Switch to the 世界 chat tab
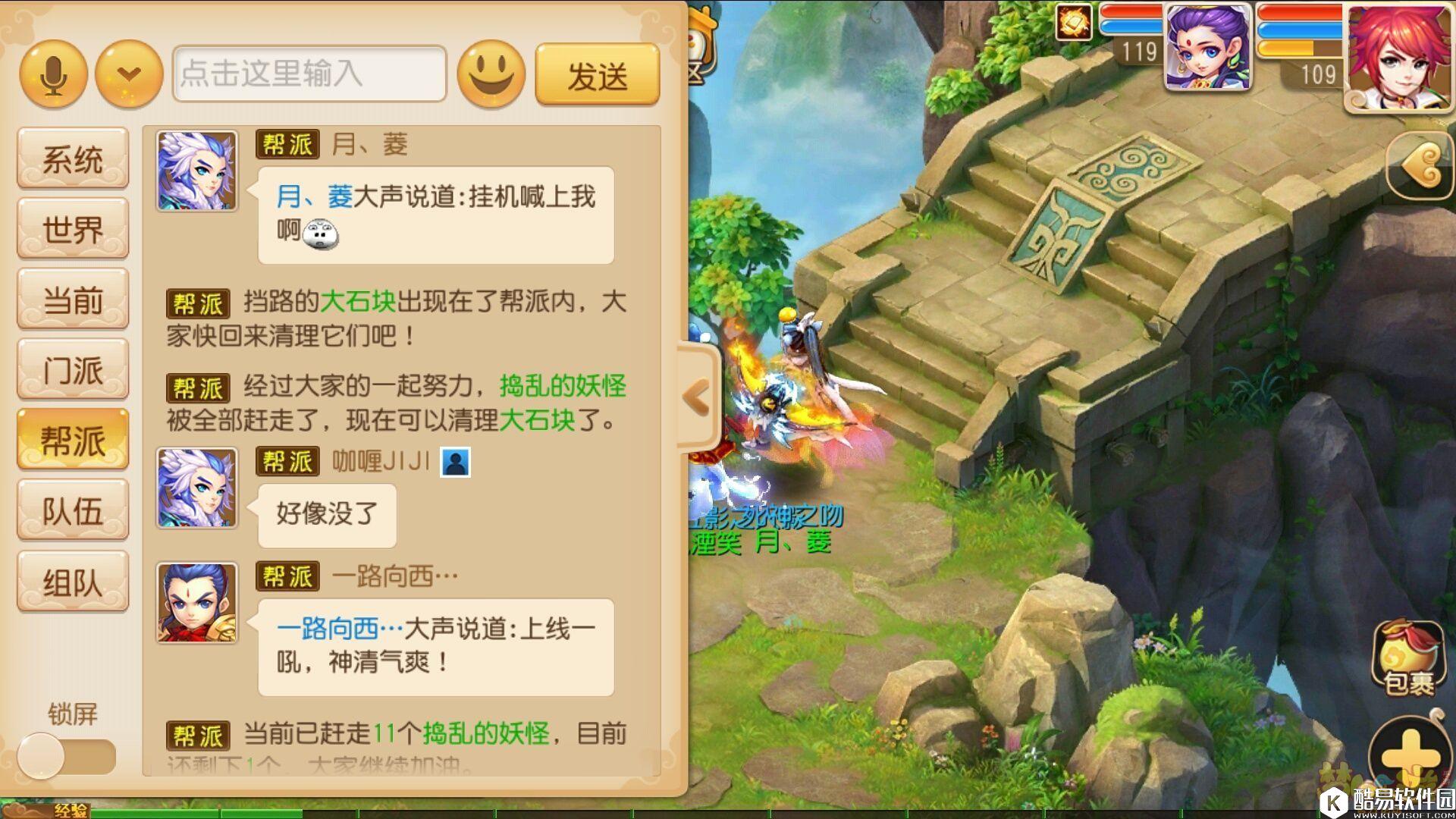 click(73, 229)
